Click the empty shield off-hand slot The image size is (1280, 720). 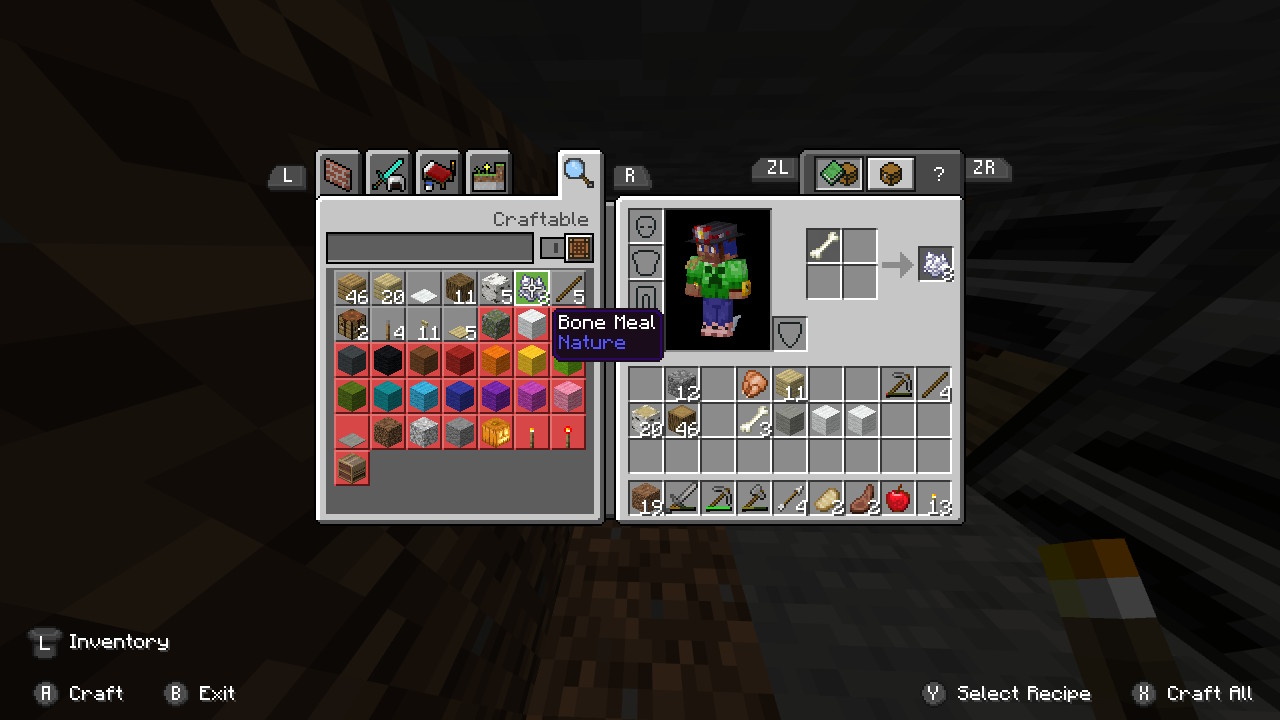coord(790,334)
